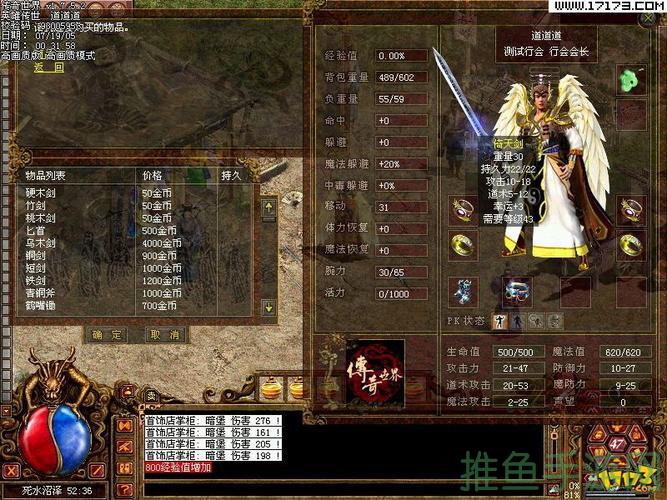Screen dimensions: 667x500
Task: Click the item list scroll-down arrow
Action: point(268,307)
